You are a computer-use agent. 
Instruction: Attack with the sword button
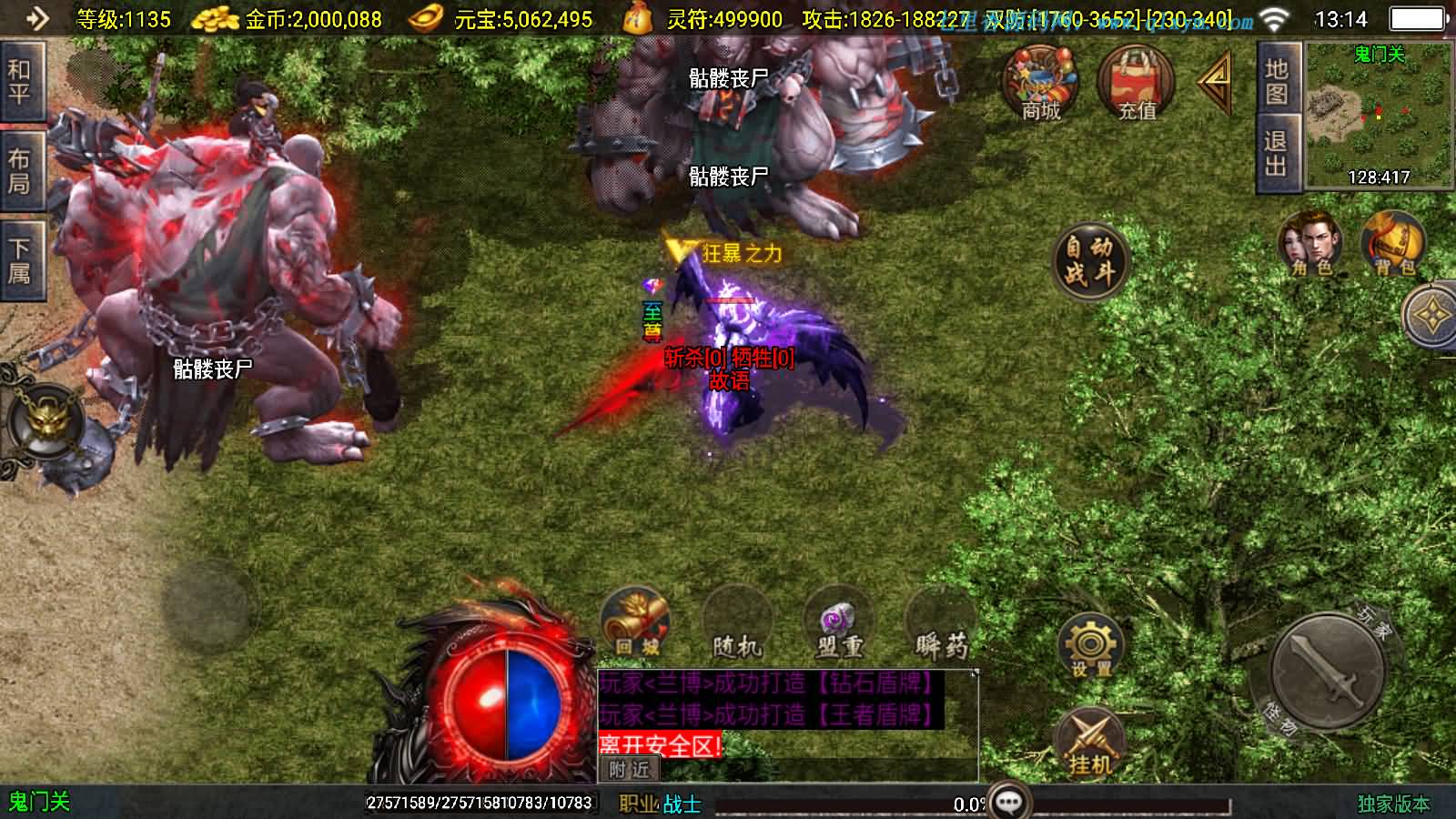[1327, 672]
